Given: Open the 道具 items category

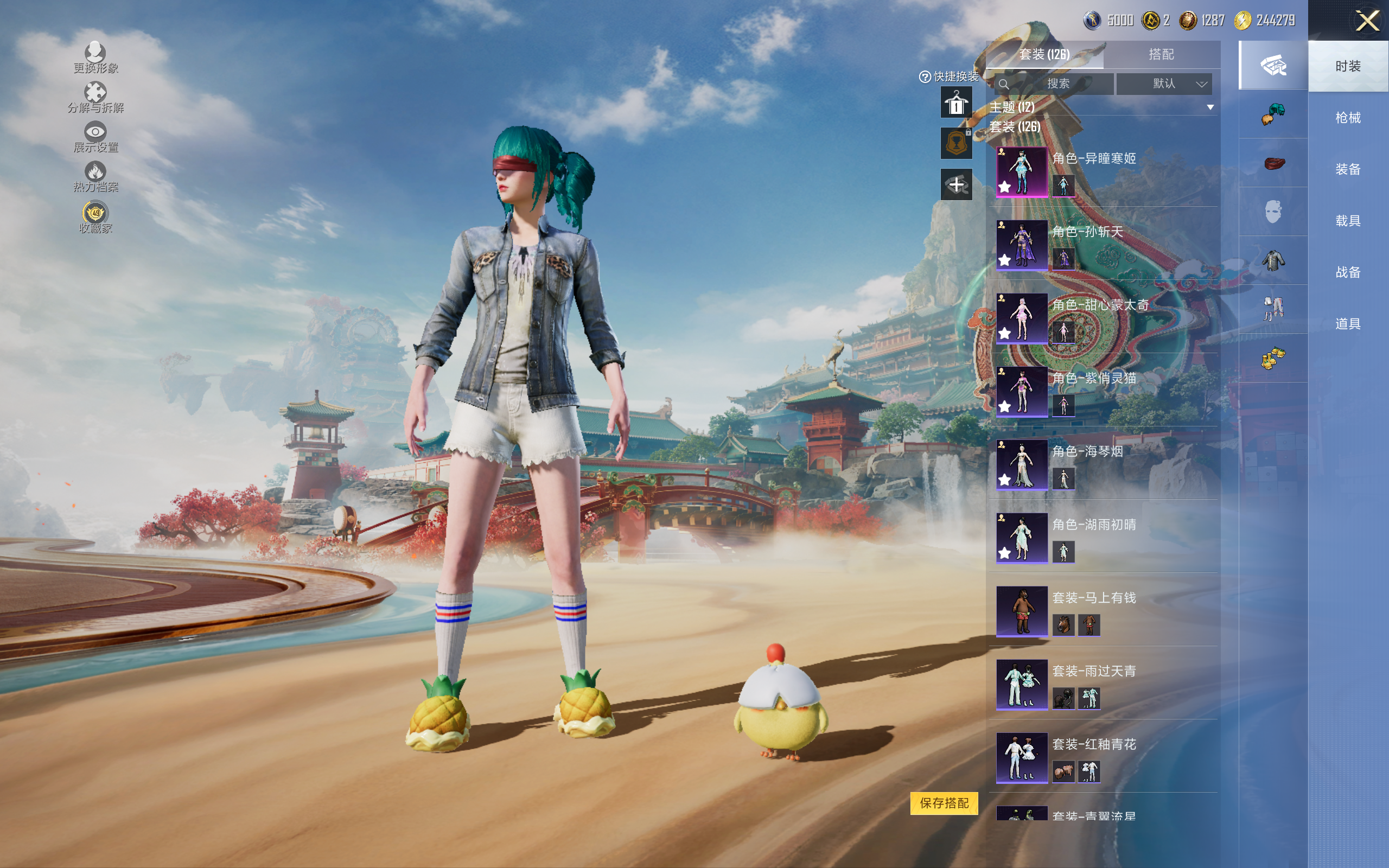Looking at the screenshot, I should (x=1347, y=324).
